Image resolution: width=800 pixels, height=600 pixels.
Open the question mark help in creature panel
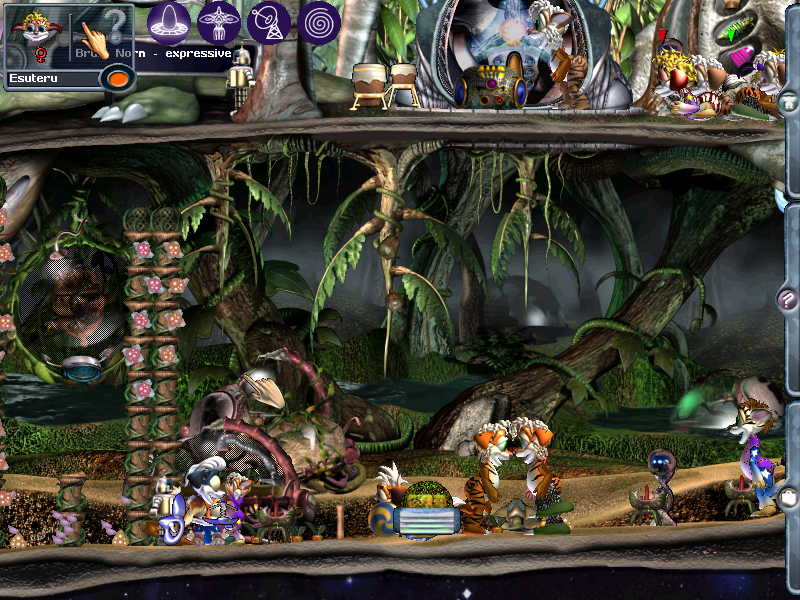click(x=116, y=22)
